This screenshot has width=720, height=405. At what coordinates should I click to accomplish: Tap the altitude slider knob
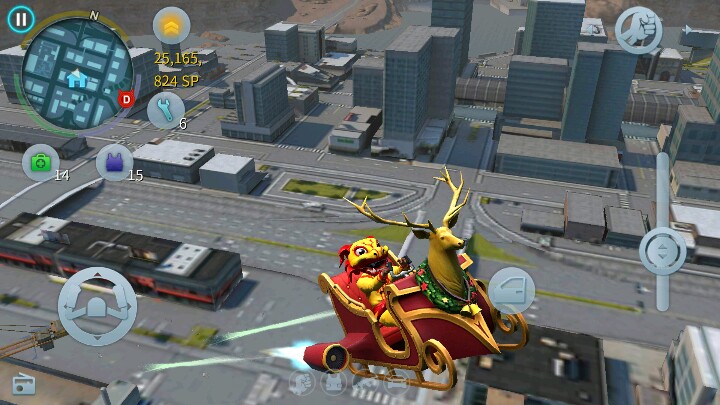pyautogui.click(x=662, y=249)
